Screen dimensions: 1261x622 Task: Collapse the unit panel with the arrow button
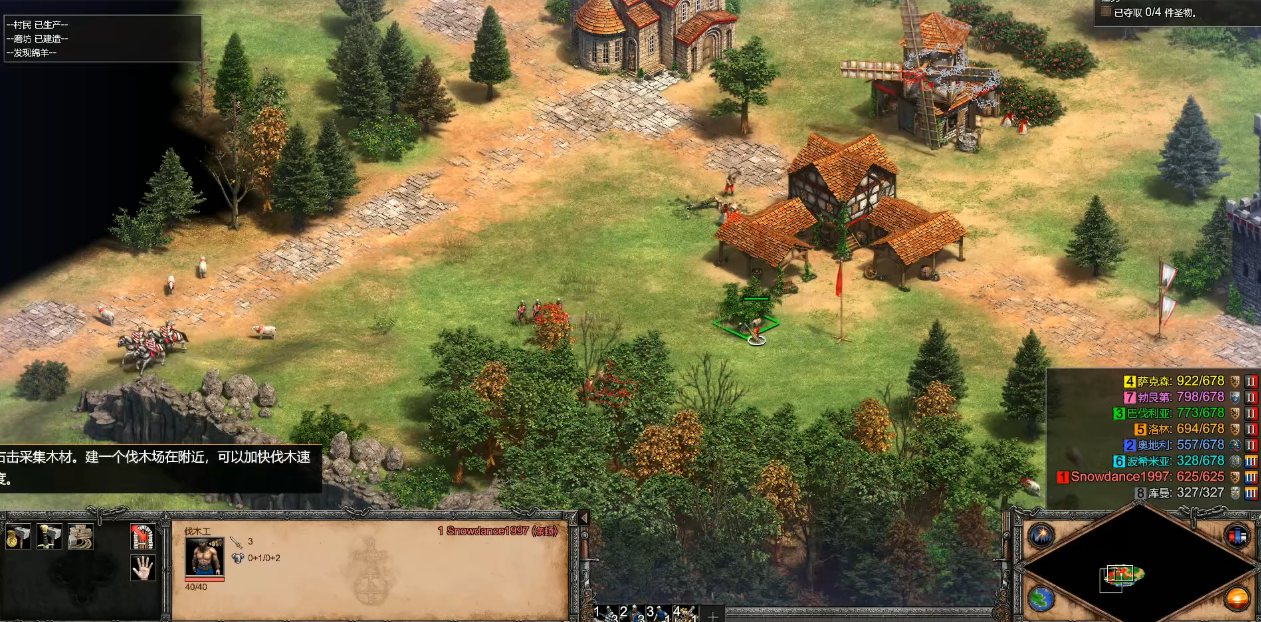(584, 517)
